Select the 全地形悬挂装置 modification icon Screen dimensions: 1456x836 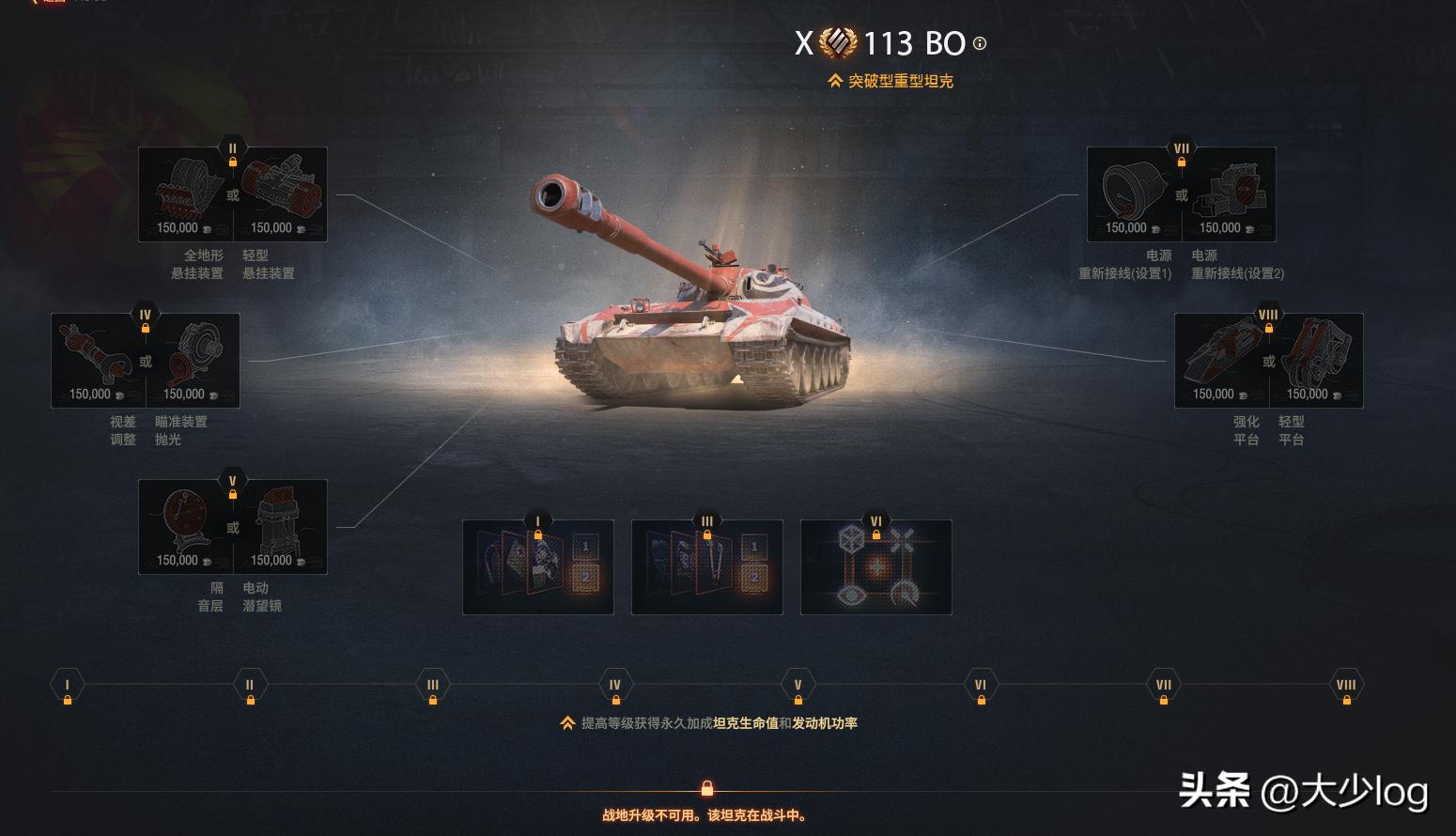[184, 188]
